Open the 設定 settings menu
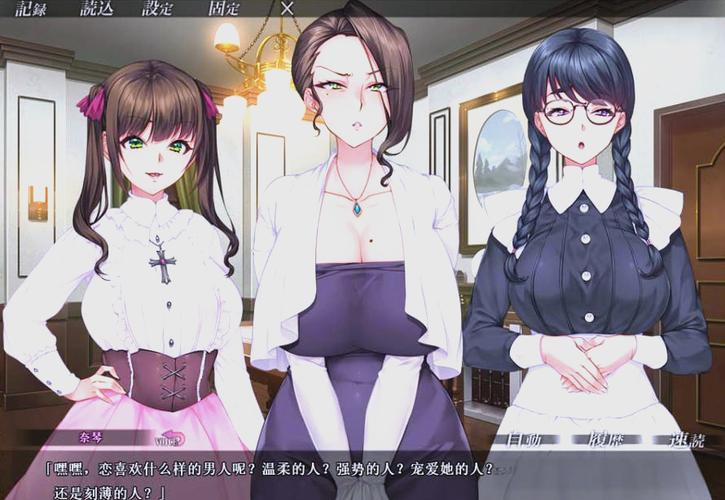 click(158, 8)
